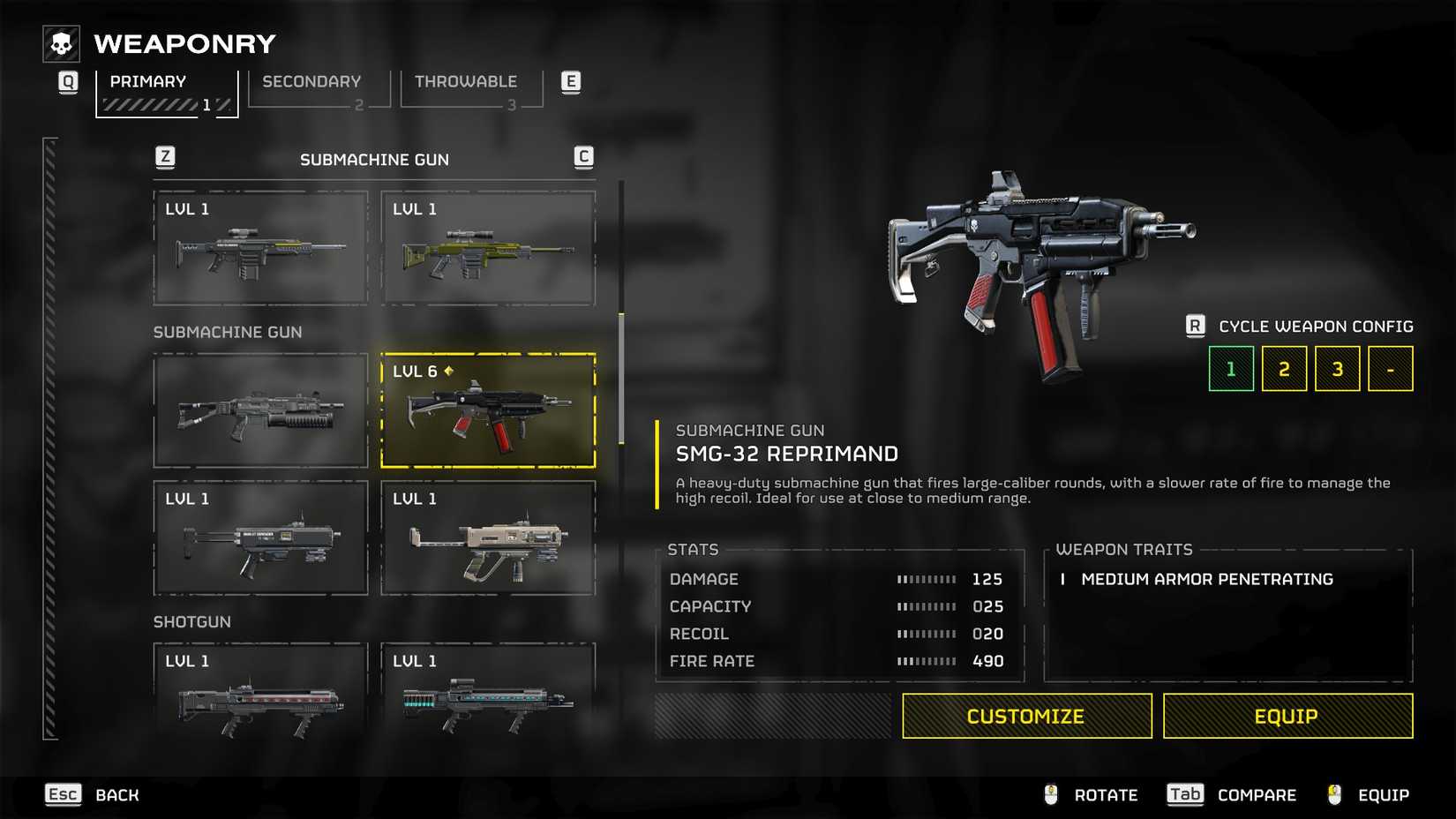Click the Tab Compare key icon

tap(1184, 794)
